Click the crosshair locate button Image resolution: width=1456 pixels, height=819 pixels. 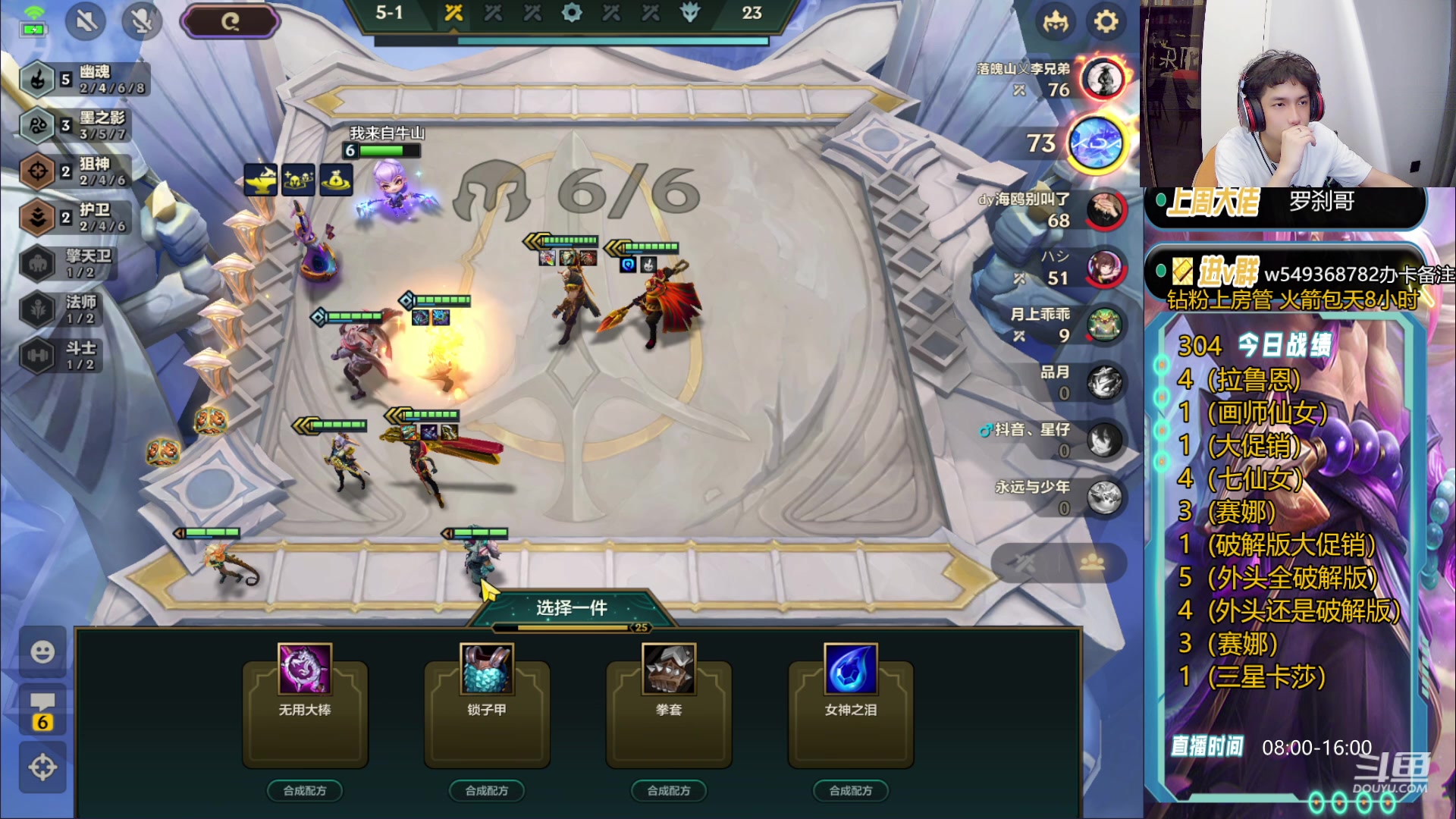[x=42, y=767]
